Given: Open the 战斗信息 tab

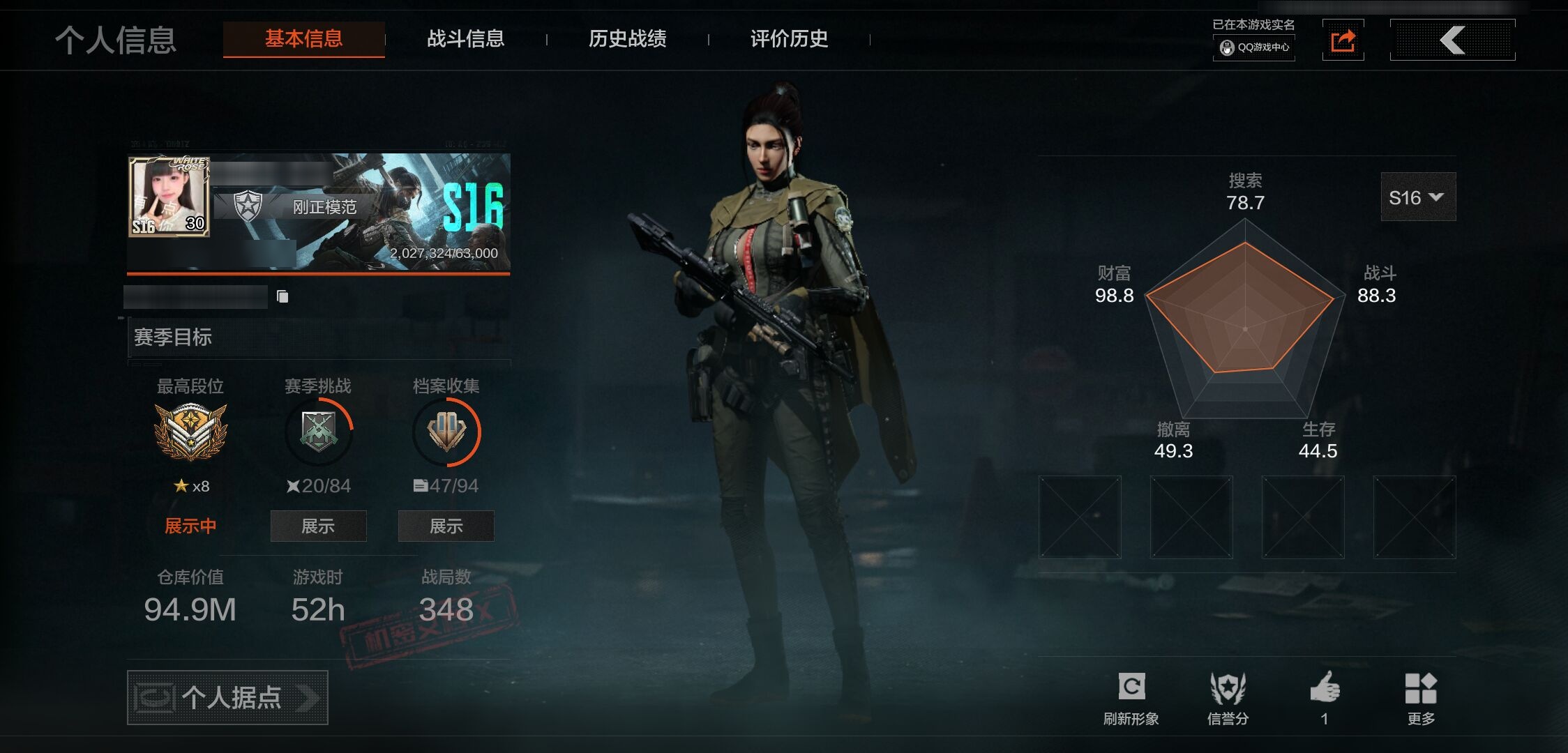Looking at the screenshot, I should 465,39.
